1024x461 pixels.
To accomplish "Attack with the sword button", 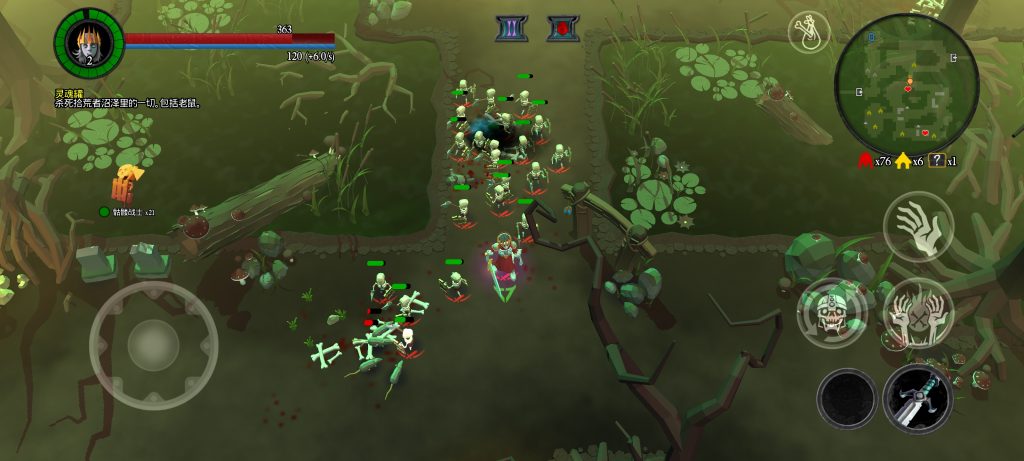I will tap(916, 398).
